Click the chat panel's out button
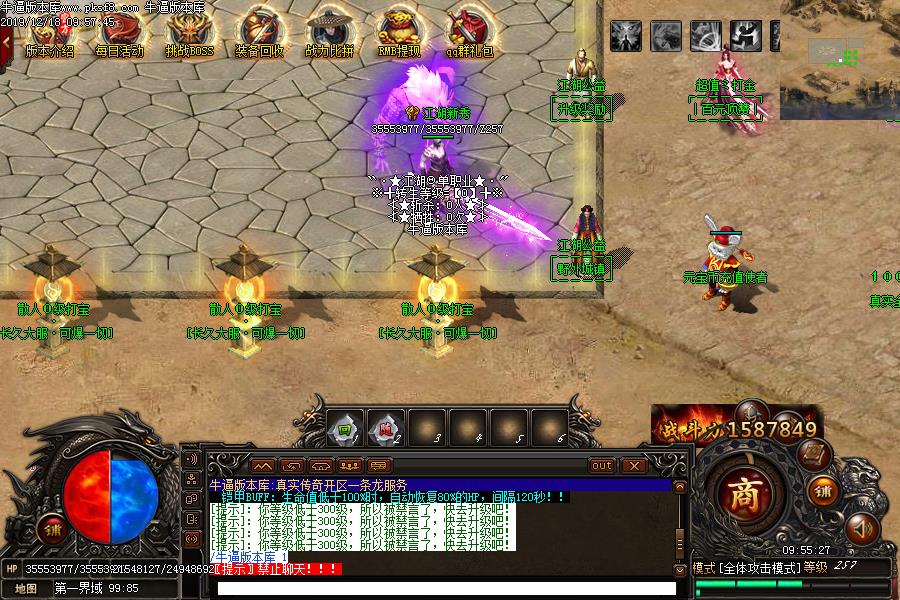This screenshot has width=900, height=600. pyautogui.click(x=601, y=465)
